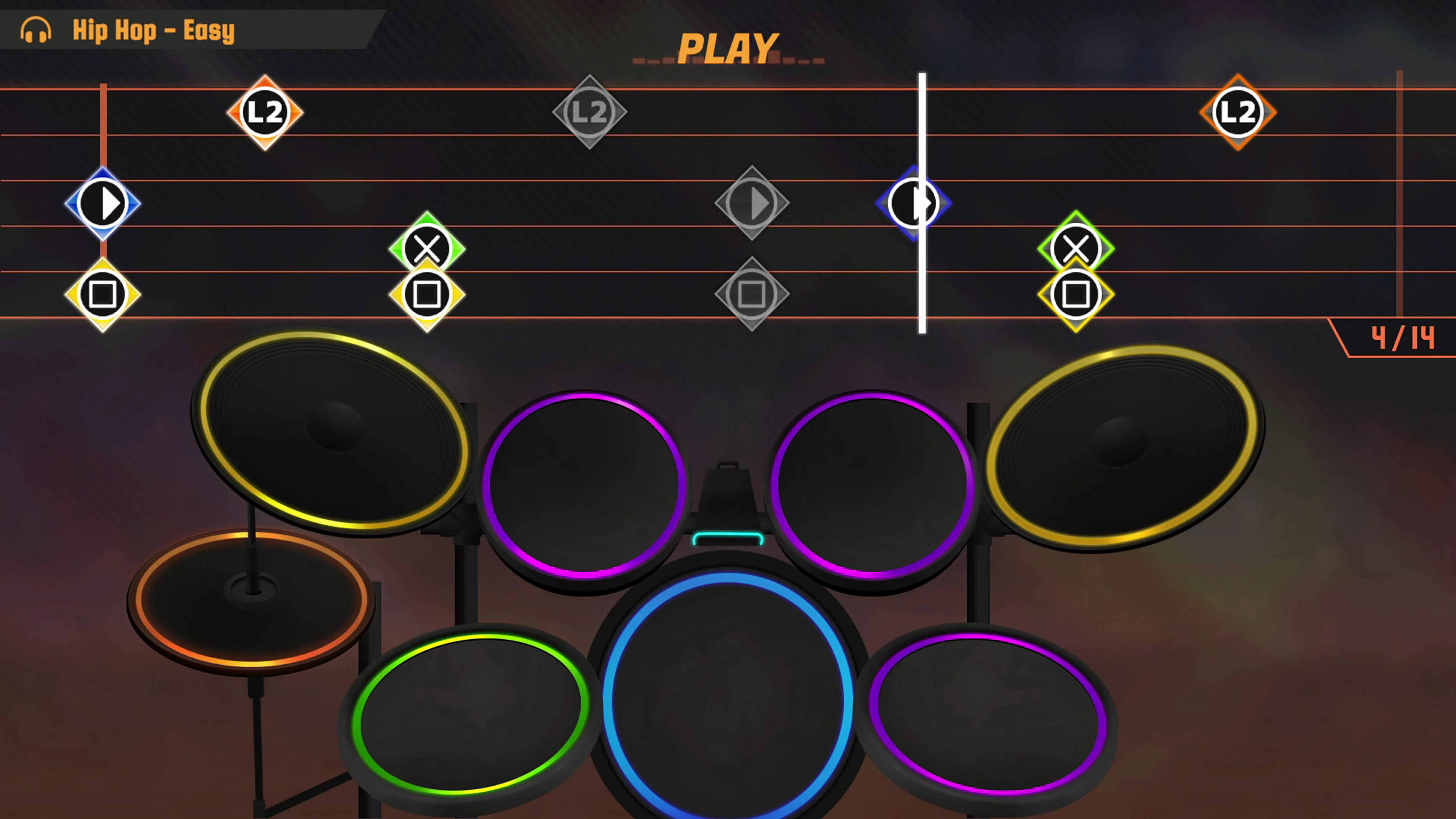Click the headphones icon next to Hip Hop

[36, 30]
